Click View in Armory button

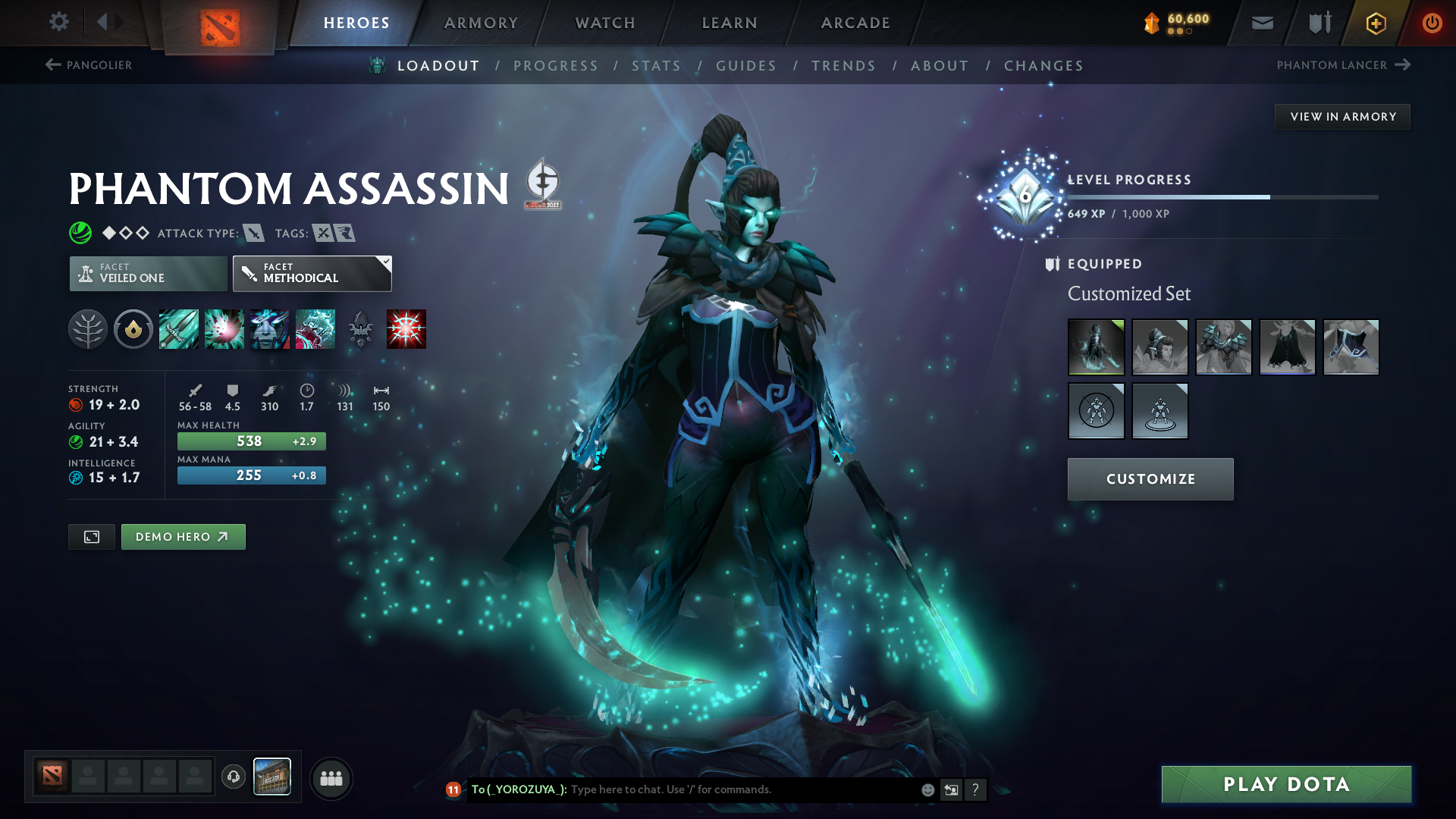point(1342,117)
